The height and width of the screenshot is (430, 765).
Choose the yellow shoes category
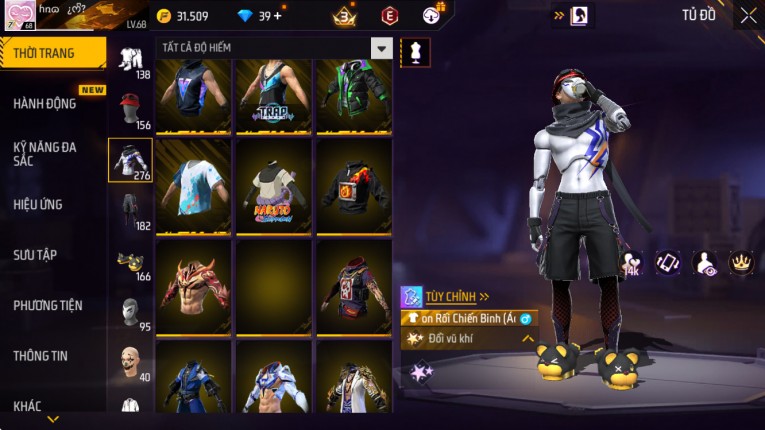click(x=130, y=261)
